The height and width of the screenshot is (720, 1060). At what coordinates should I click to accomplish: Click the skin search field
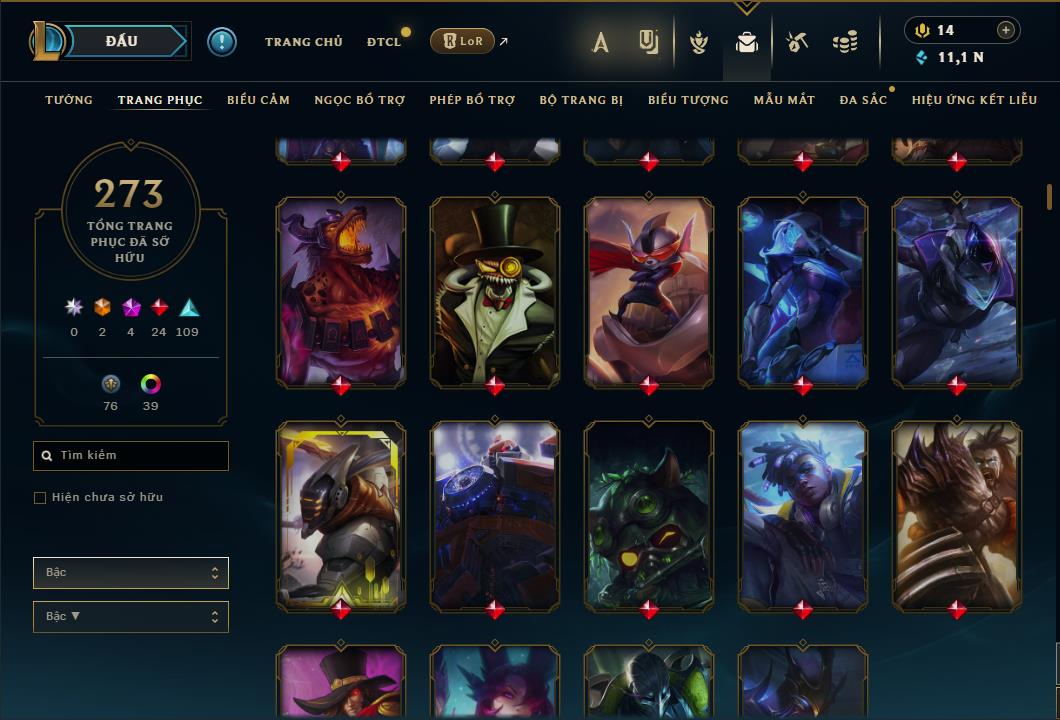[x=131, y=456]
